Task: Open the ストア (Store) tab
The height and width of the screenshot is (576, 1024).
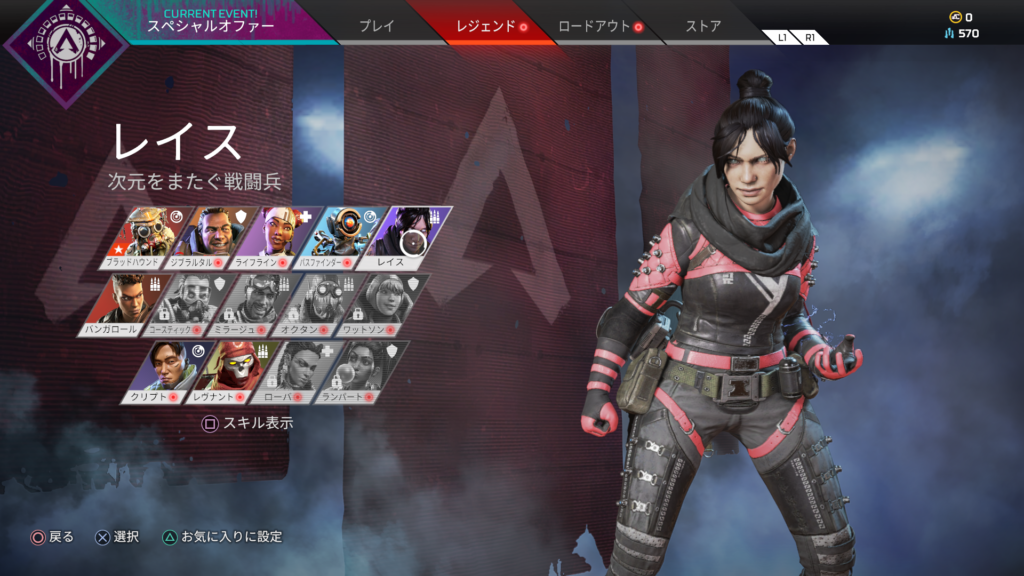Action: pyautogui.click(x=703, y=26)
